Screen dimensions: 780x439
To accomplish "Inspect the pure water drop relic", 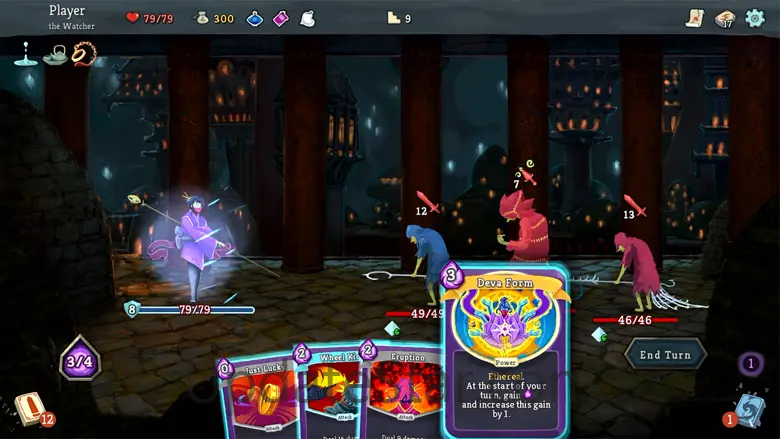I will tap(24, 54).
